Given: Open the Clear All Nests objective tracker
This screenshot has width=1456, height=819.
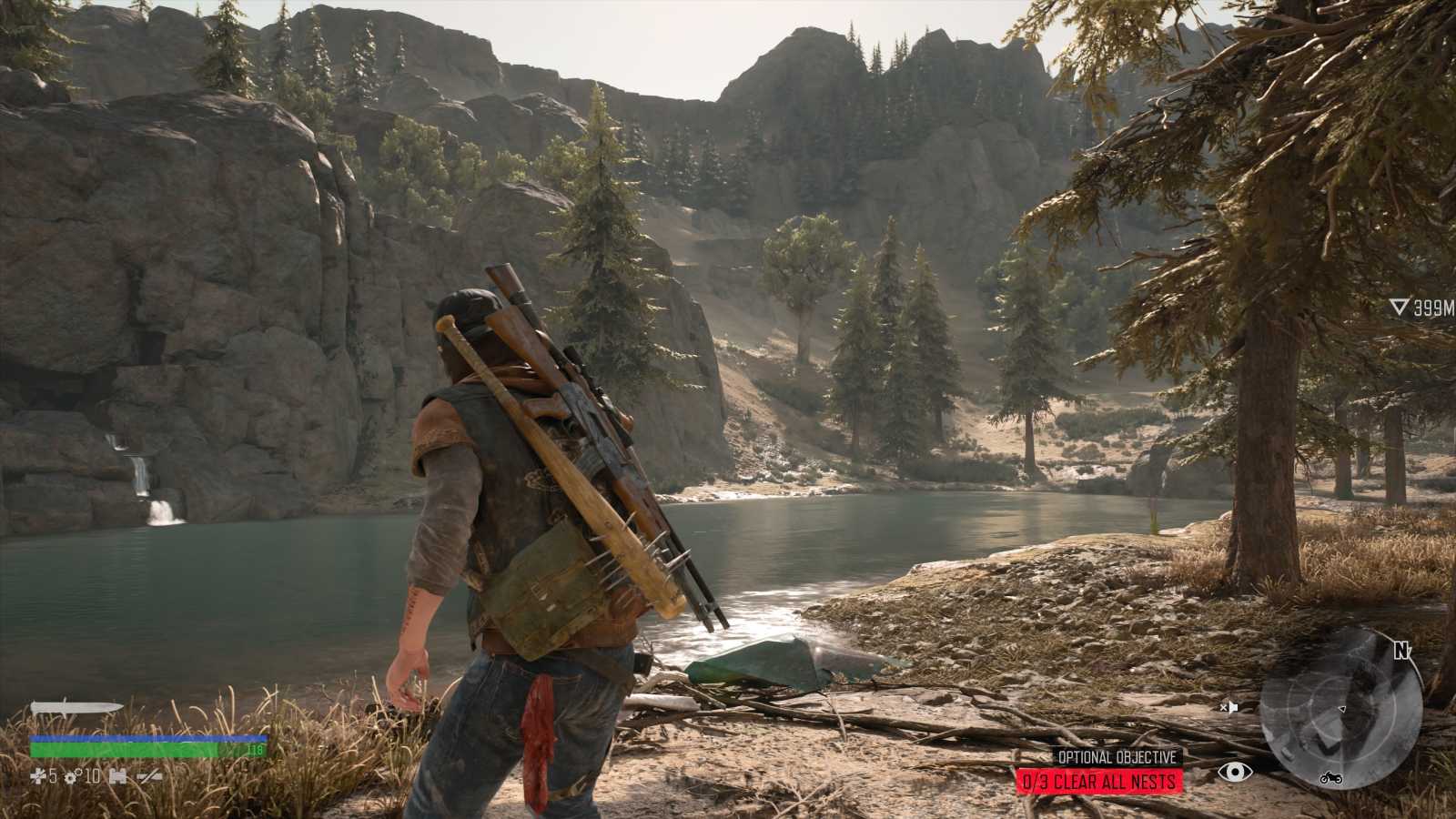Looking at the screenshot, I should pyautogui.click(x=1099, y=781).
